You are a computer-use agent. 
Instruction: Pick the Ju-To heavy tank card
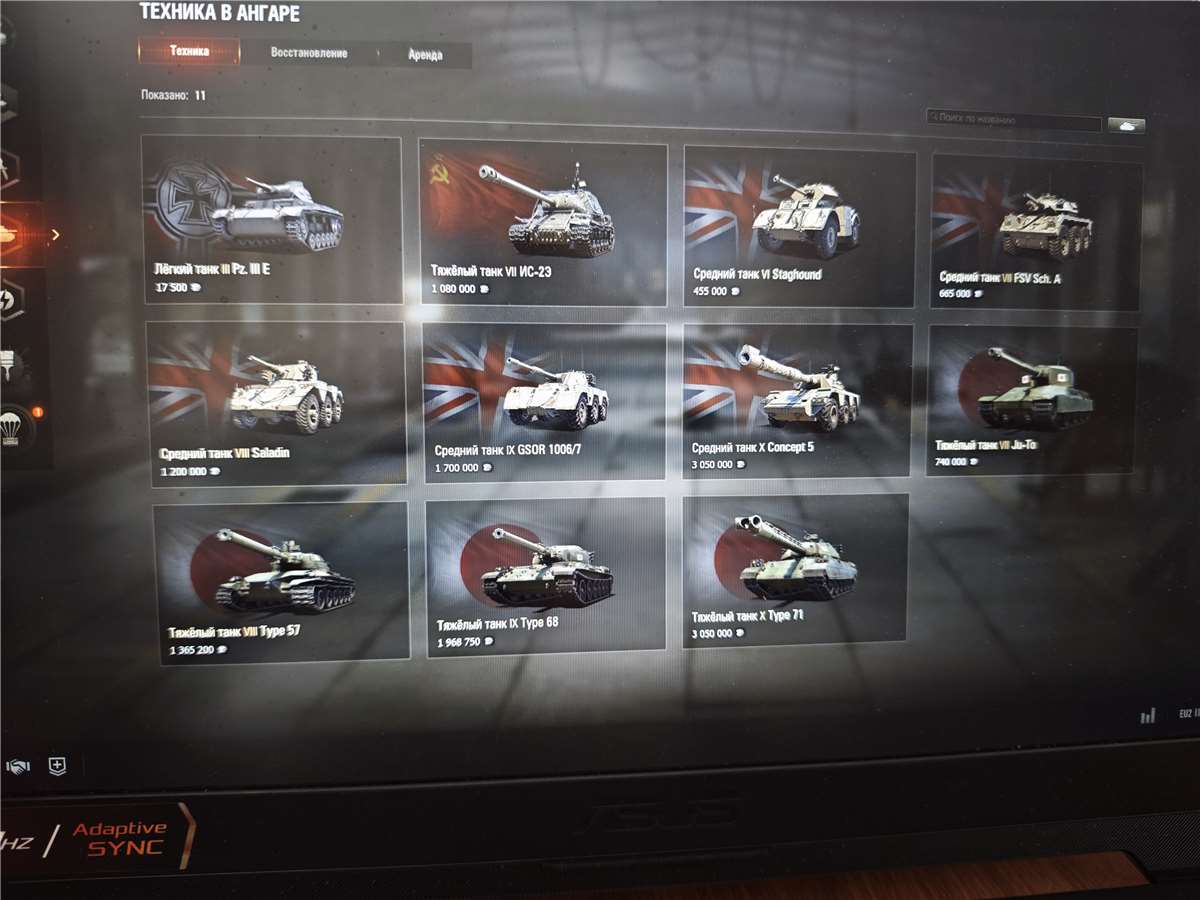[x=1032, y=401]
